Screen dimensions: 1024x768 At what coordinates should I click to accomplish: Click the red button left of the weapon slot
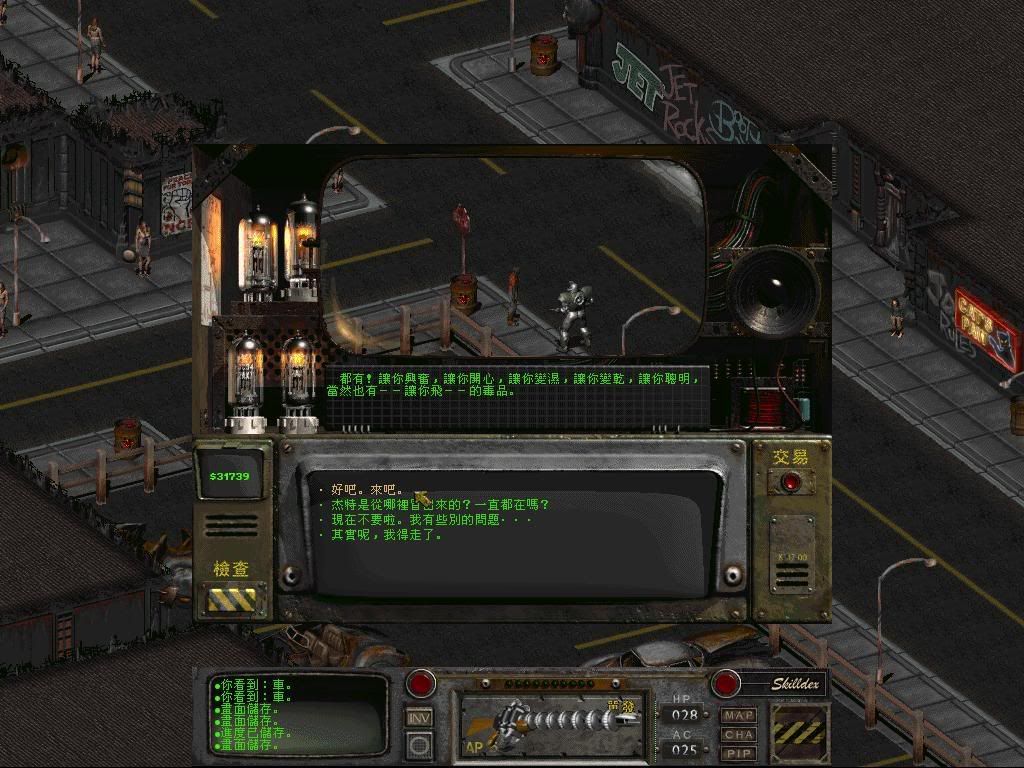(421, 684)
